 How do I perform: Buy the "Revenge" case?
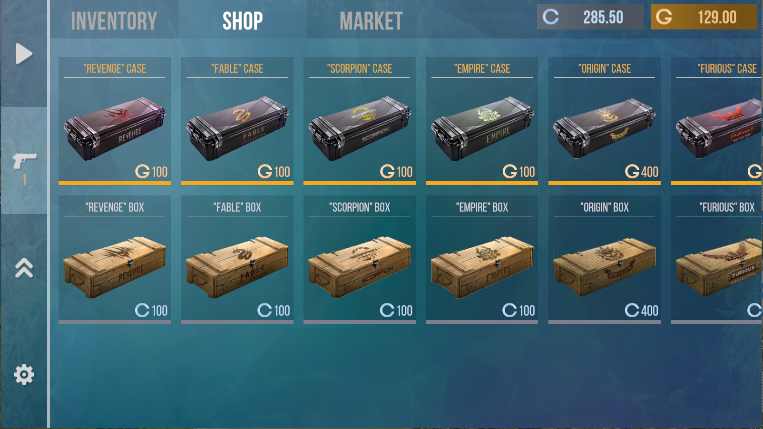point(115,122)
